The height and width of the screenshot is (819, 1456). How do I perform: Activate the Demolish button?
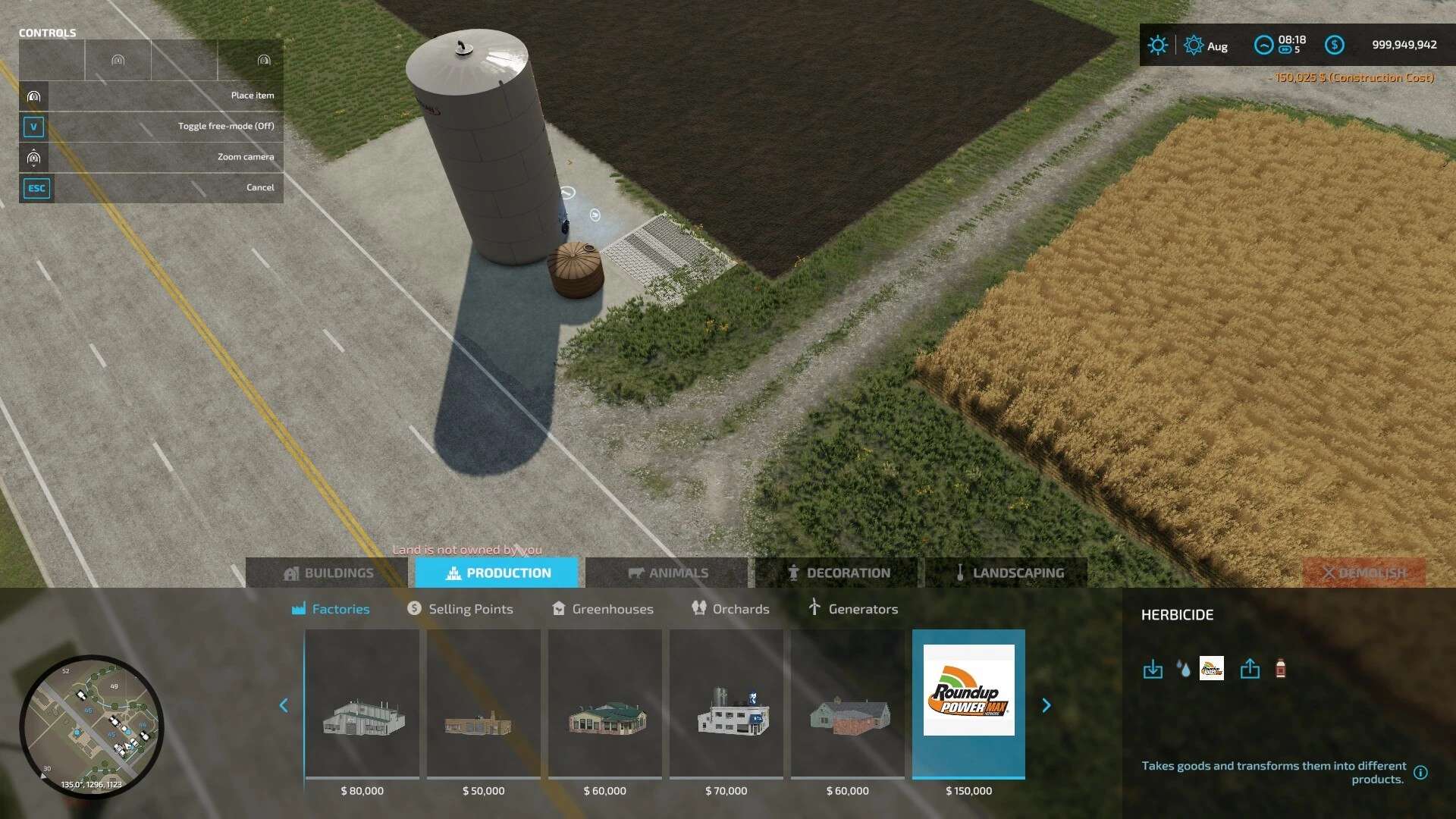click(1363, 573)
